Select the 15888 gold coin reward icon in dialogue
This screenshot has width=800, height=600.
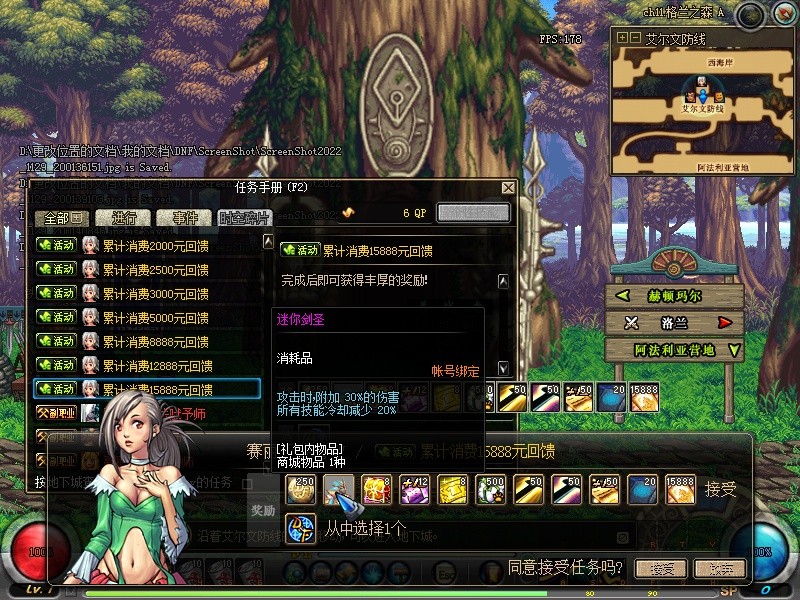point(683,489)
